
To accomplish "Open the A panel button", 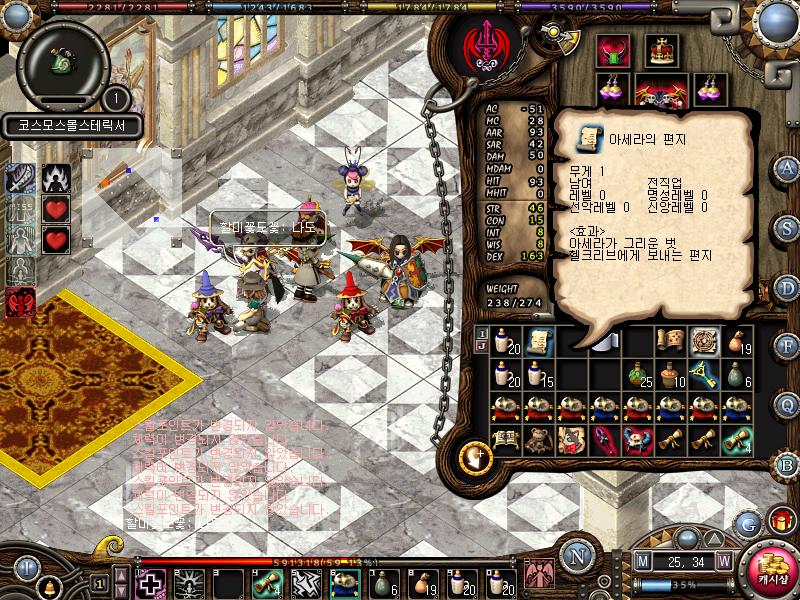I will pyautogui.click(x=787, y=167).
